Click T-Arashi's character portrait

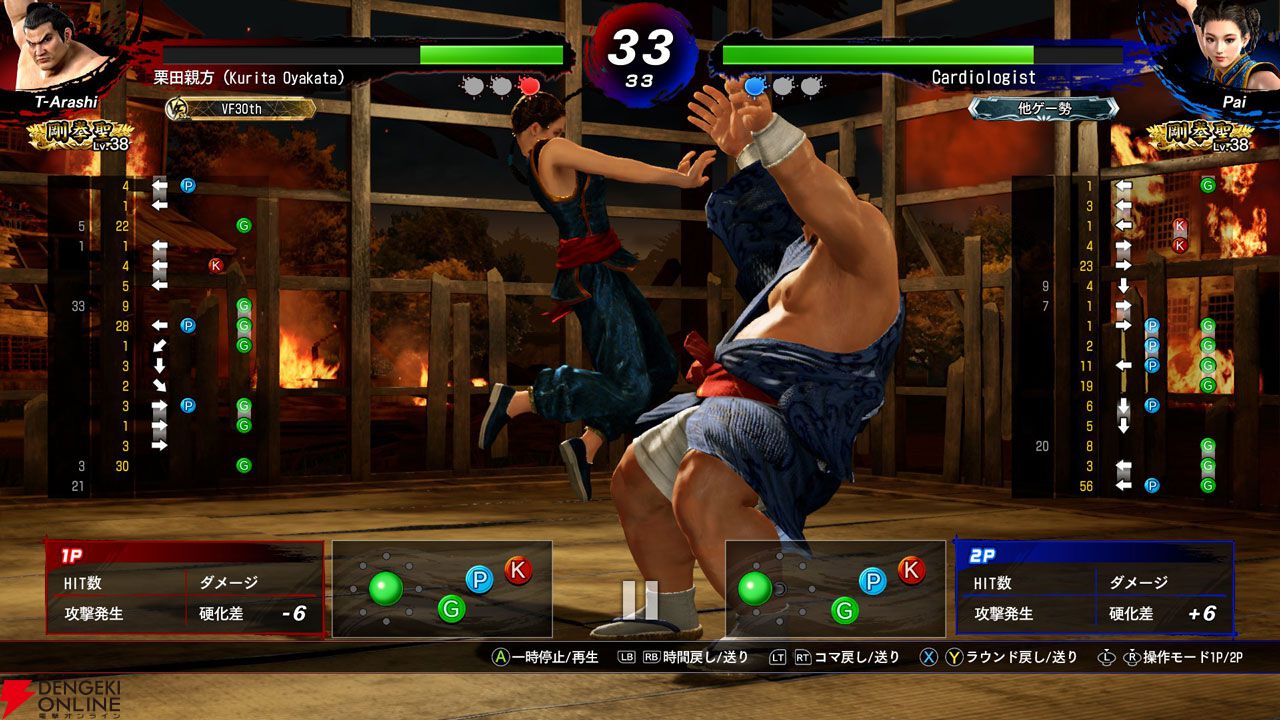click(x=46, y=45)
